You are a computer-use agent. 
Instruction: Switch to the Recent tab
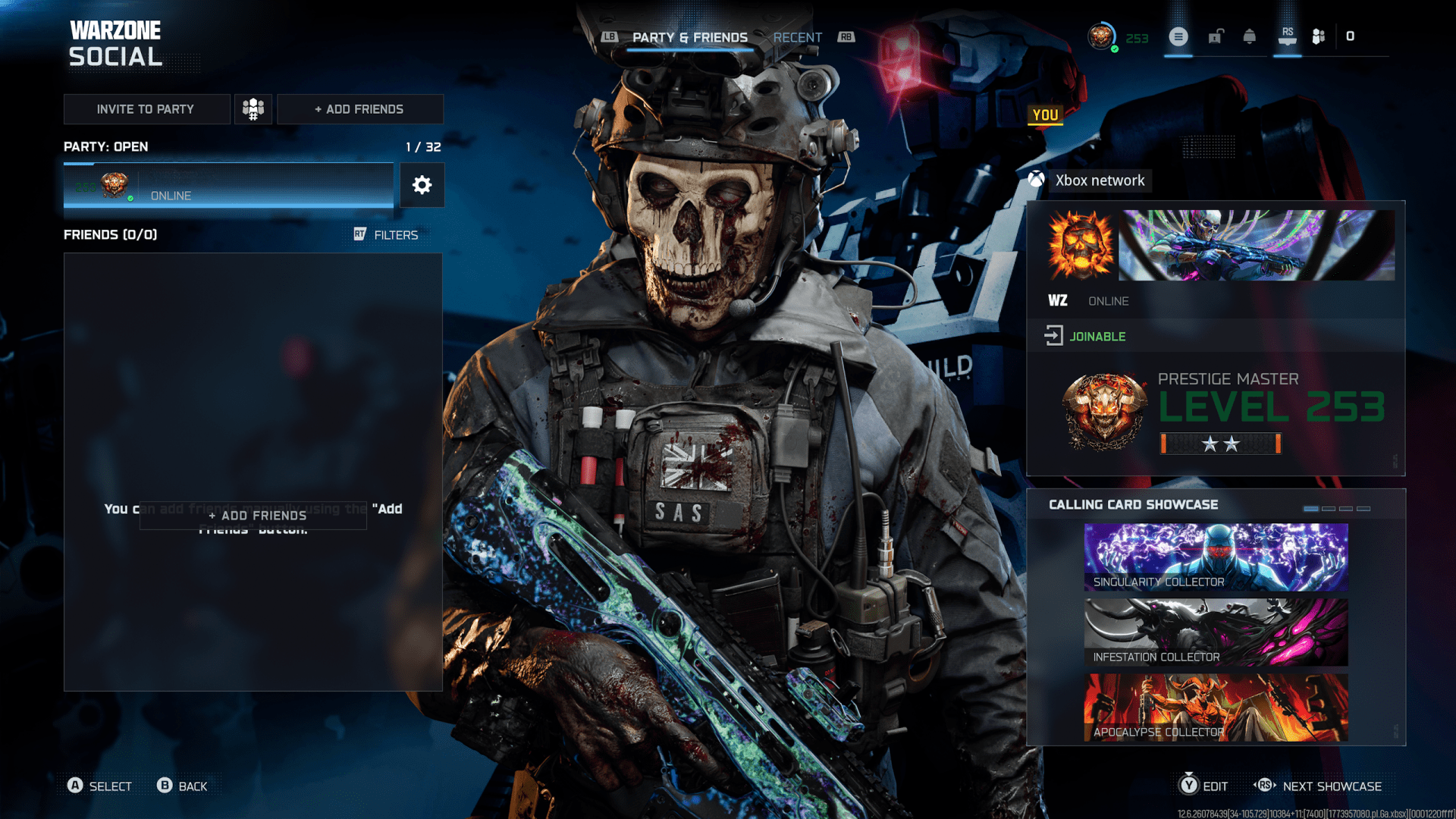point(798,37)
